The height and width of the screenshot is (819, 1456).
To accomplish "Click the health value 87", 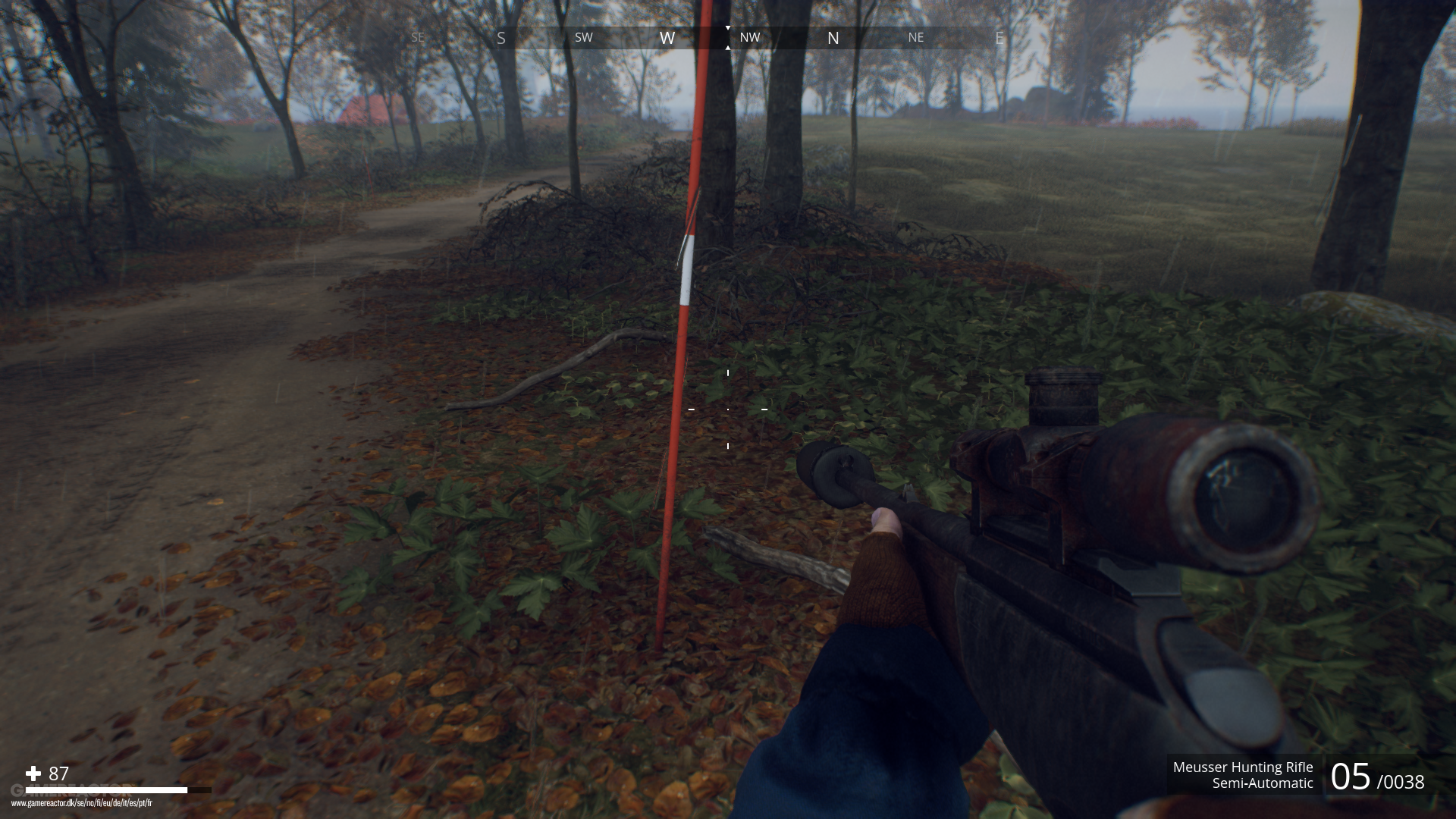I will tap(57, 775).
